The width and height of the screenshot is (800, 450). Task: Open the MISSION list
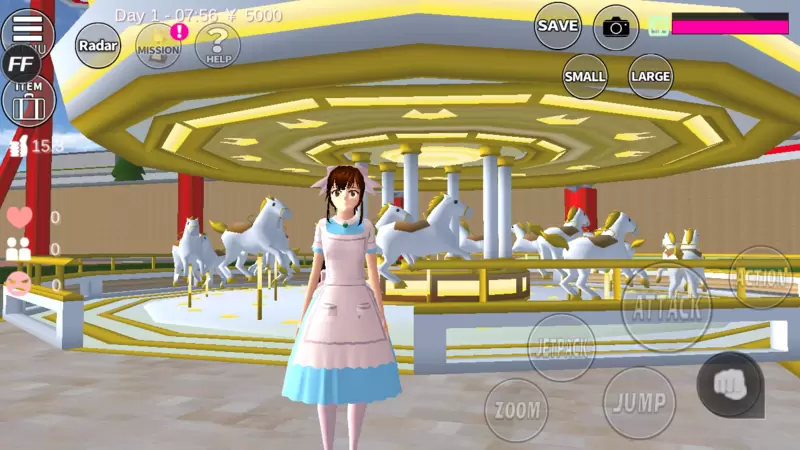158,45
